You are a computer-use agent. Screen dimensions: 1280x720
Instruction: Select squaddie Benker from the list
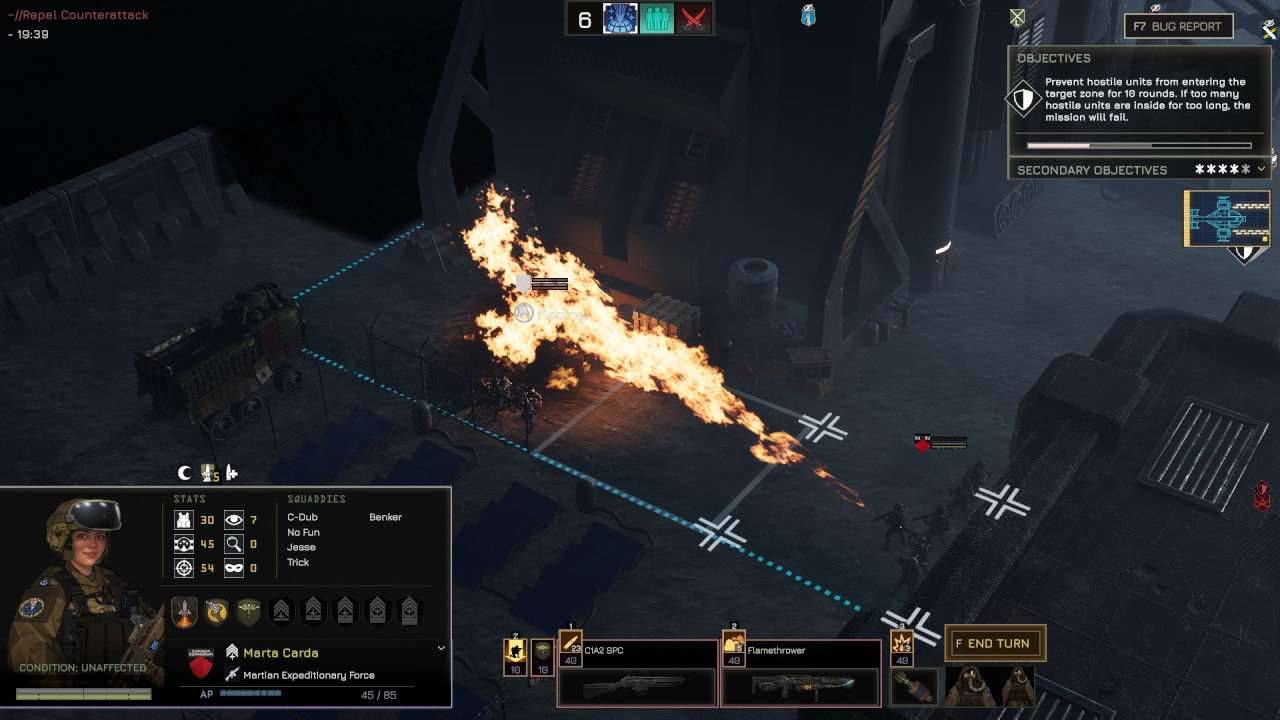click(x=385, y=518)
